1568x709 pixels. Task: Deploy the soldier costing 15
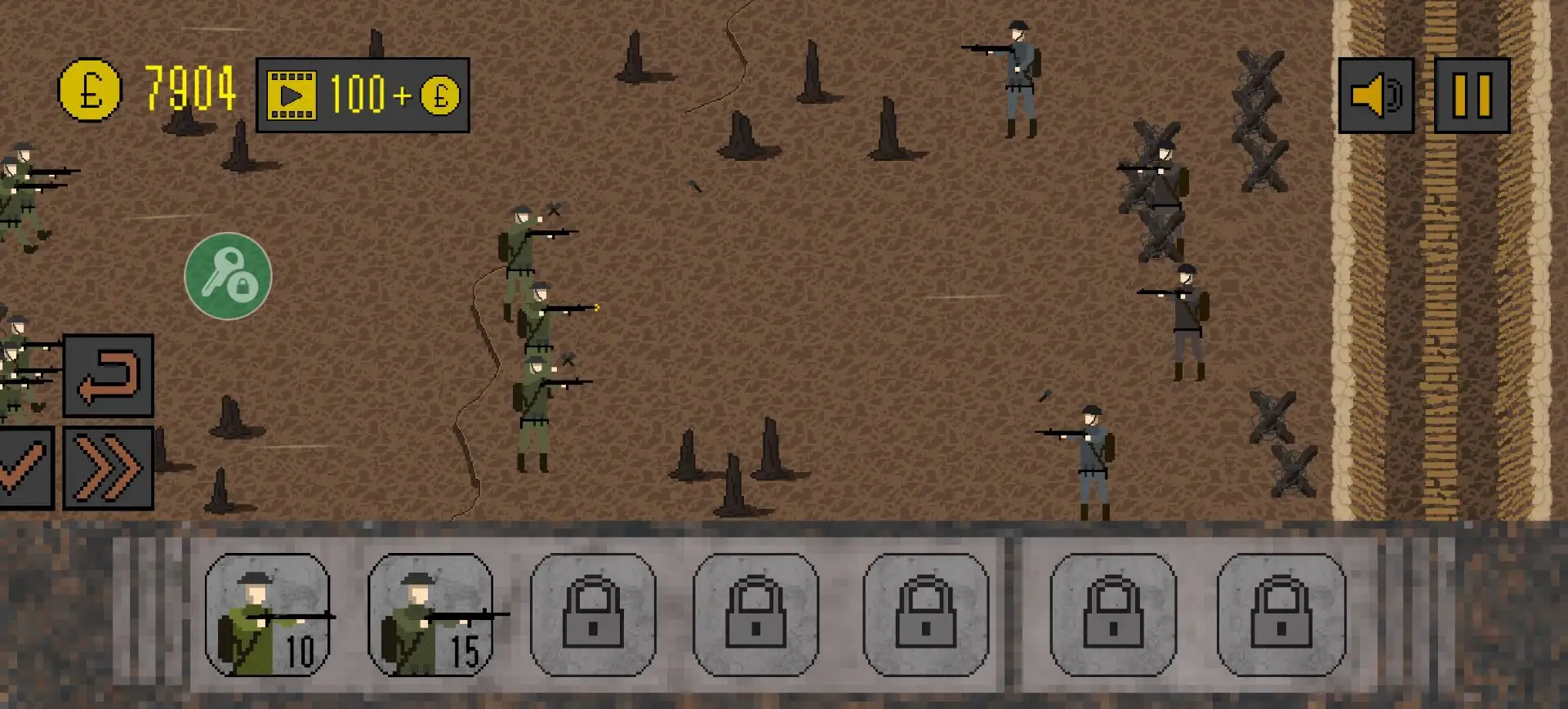(x=430, y=615)
